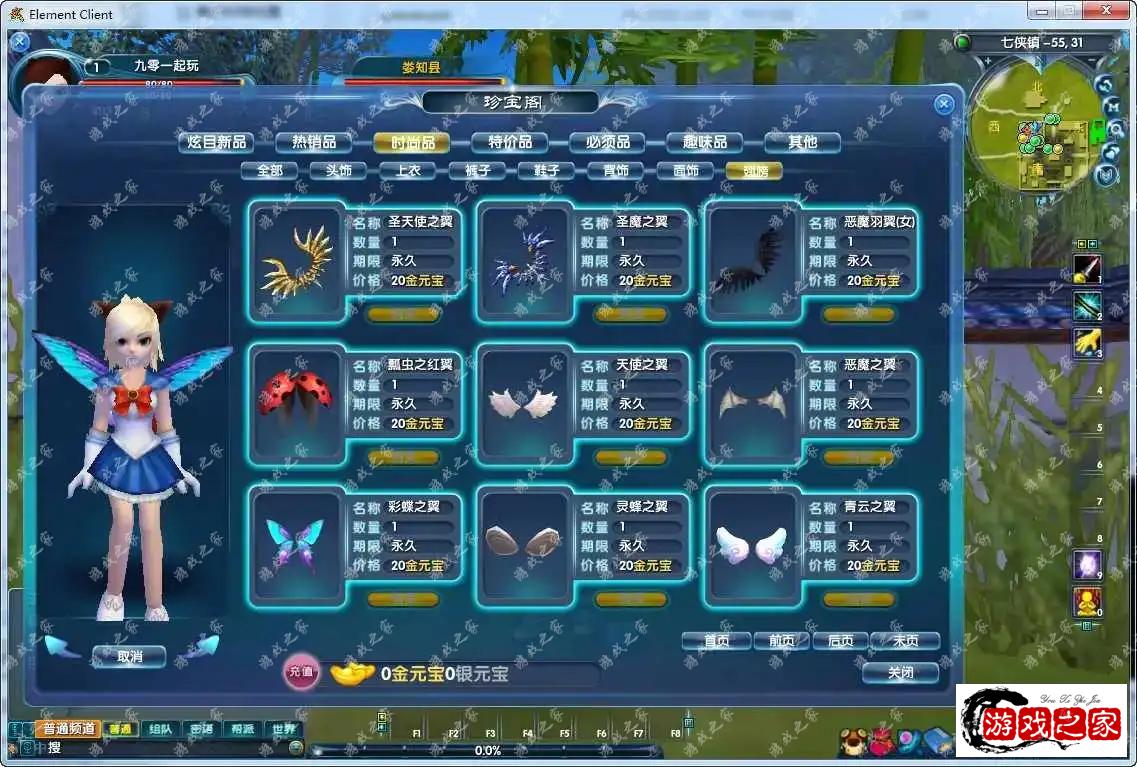
Task: Open the 热销品 category tab
Action: (313, 142)
